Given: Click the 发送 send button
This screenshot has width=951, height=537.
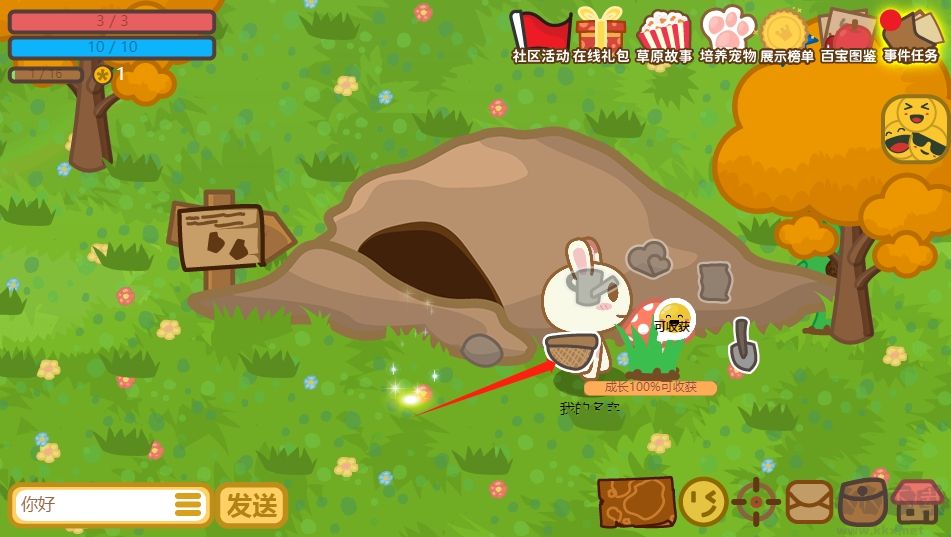Looking at the screenshot, I should click(251, 505).
